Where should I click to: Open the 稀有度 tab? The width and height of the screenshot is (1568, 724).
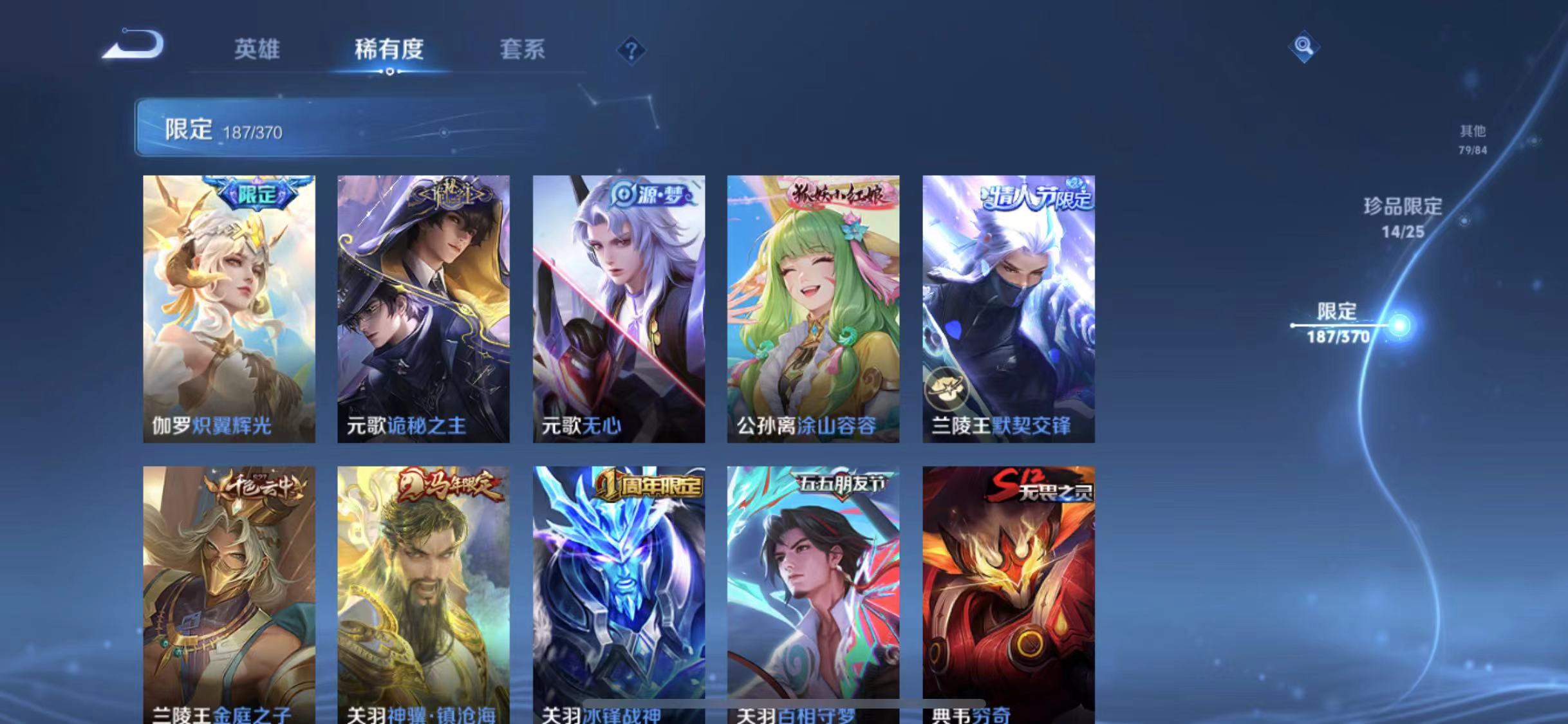tap(389, 50)
